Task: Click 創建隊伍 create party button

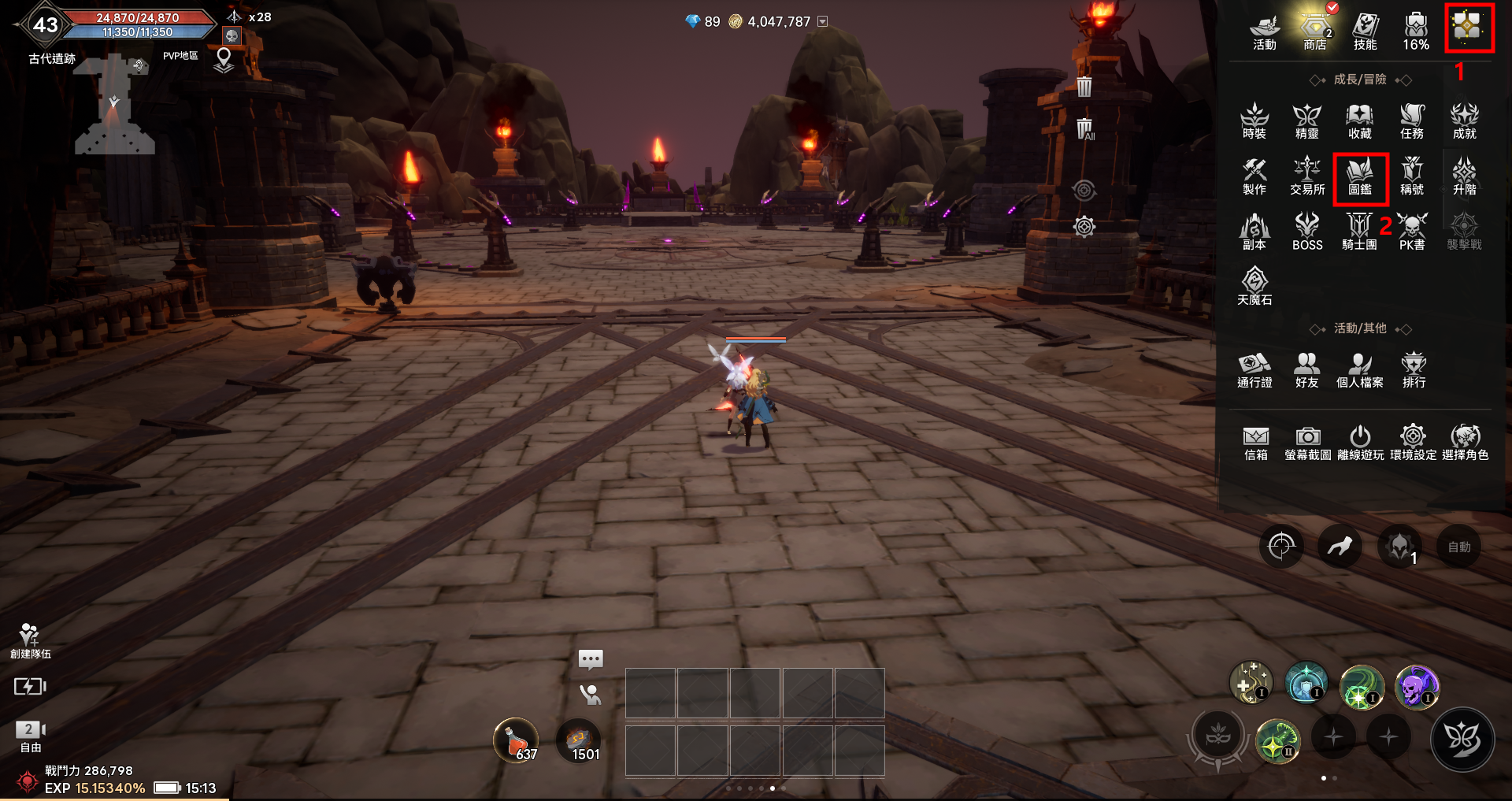Action: coord(30,640)
